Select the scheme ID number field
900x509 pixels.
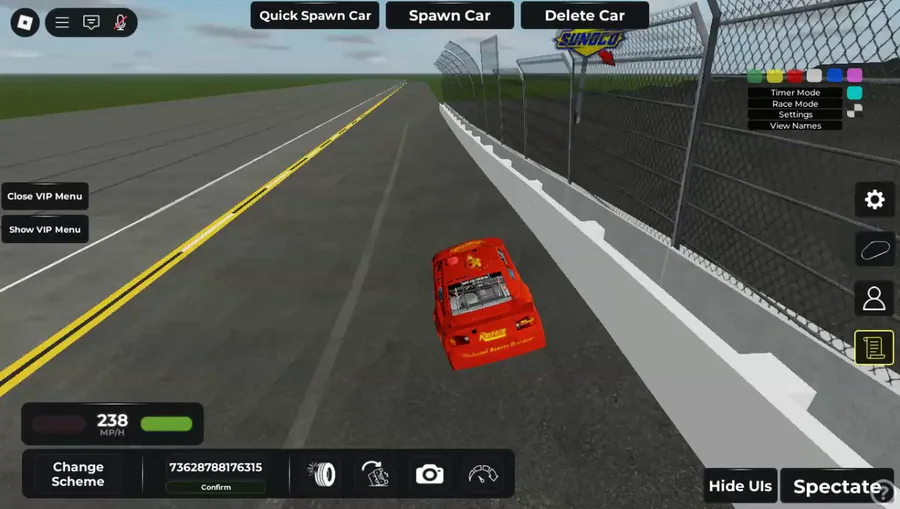[x=216, y=467]
